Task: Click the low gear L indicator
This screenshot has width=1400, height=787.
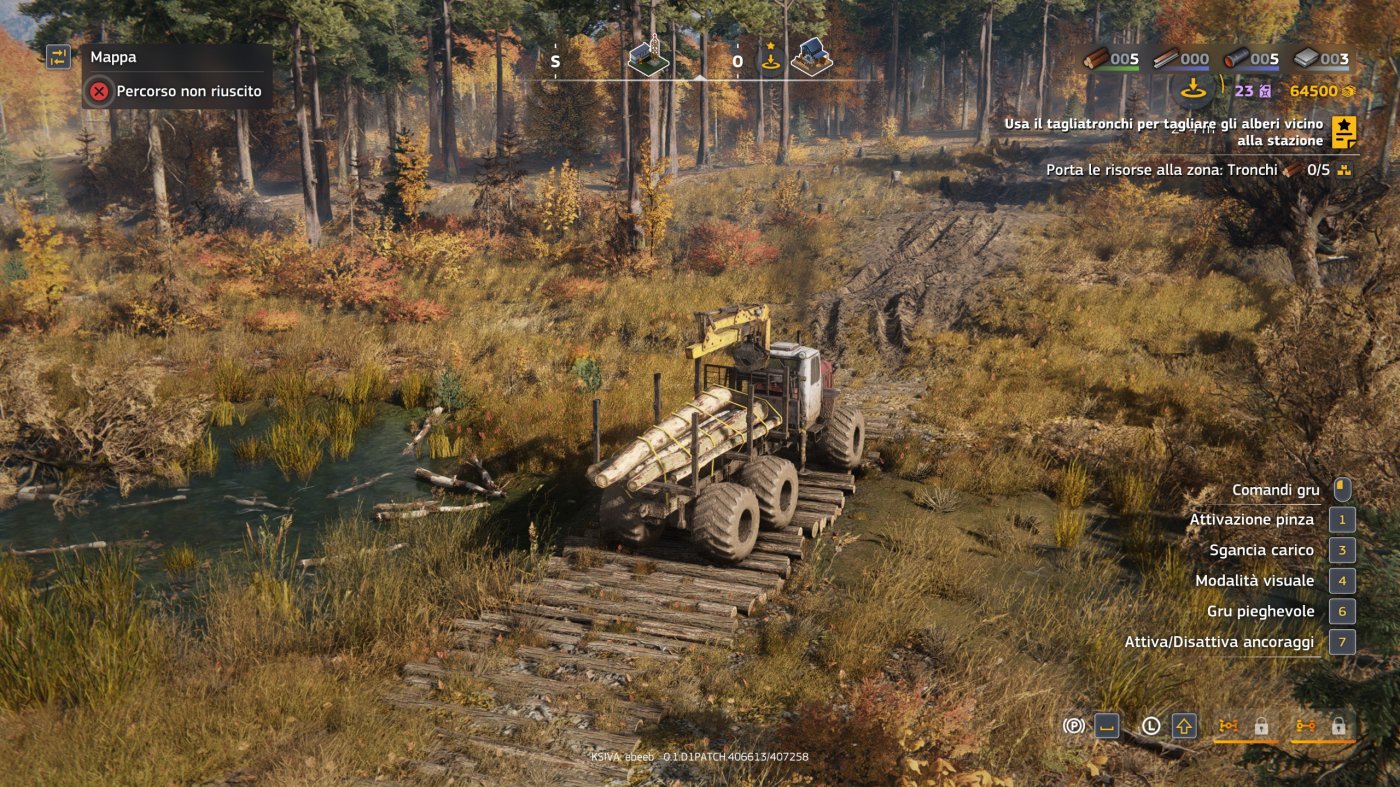Action: 1150,725
